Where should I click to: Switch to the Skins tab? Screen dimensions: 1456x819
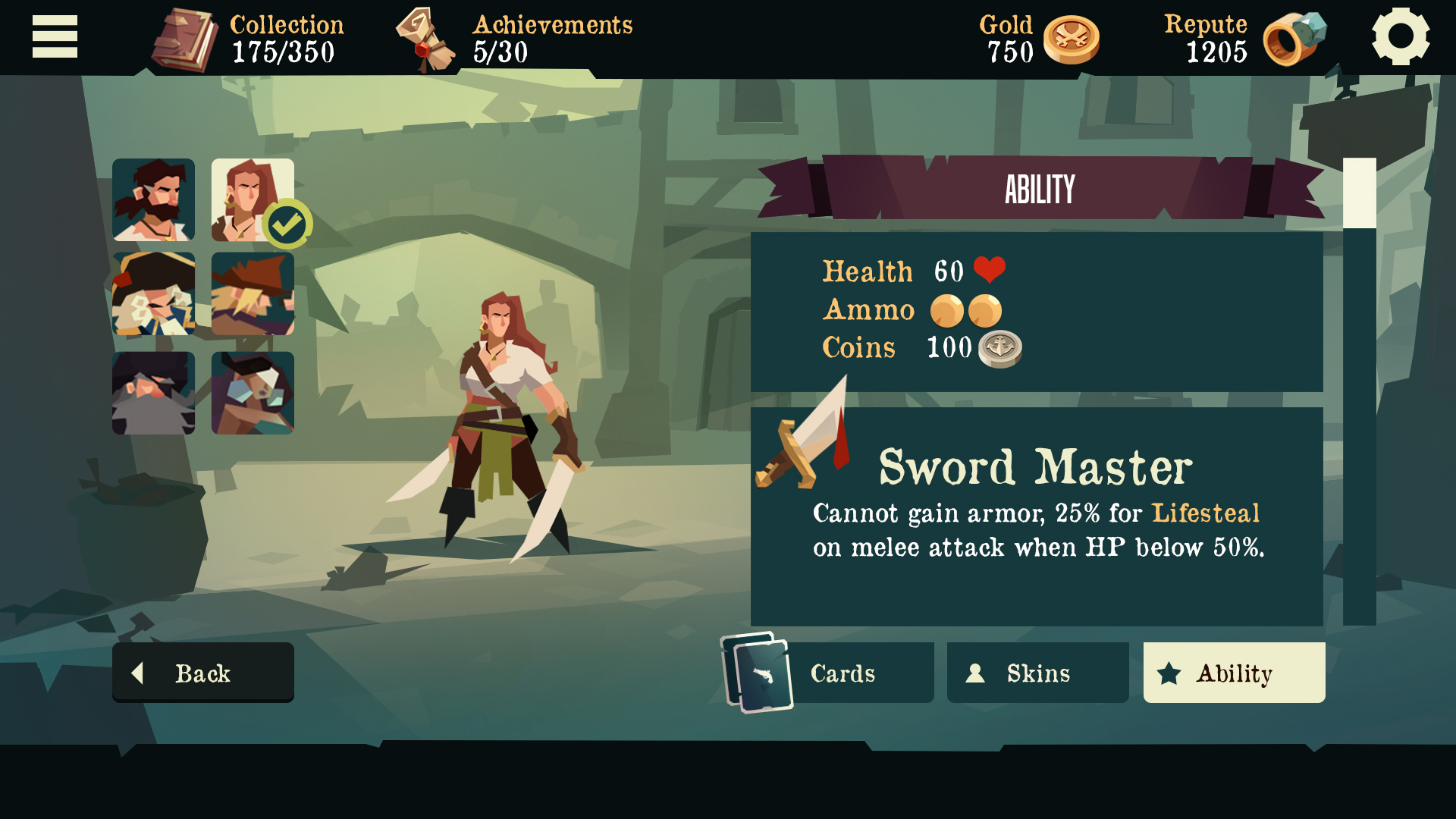pos(1037,673)
